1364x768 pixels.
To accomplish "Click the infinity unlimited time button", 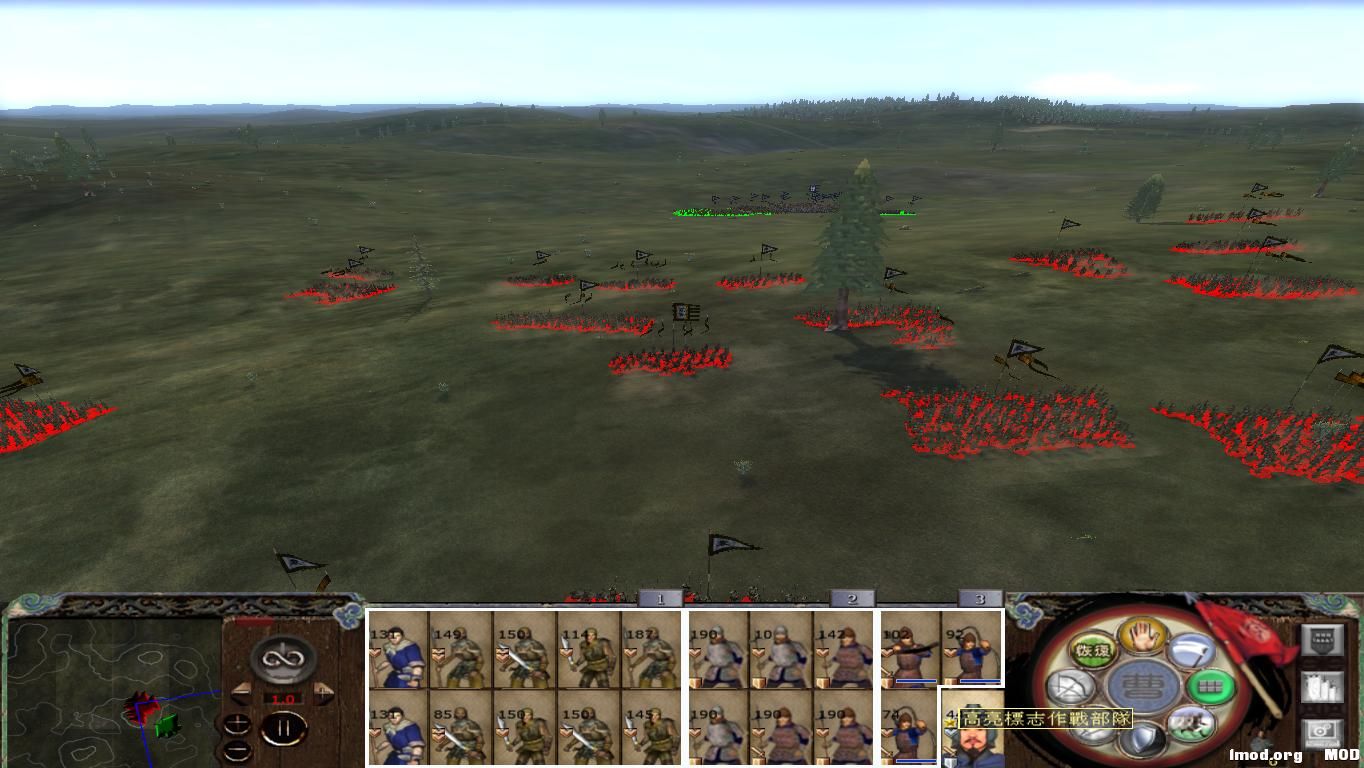I will click(x=282, y=658).
